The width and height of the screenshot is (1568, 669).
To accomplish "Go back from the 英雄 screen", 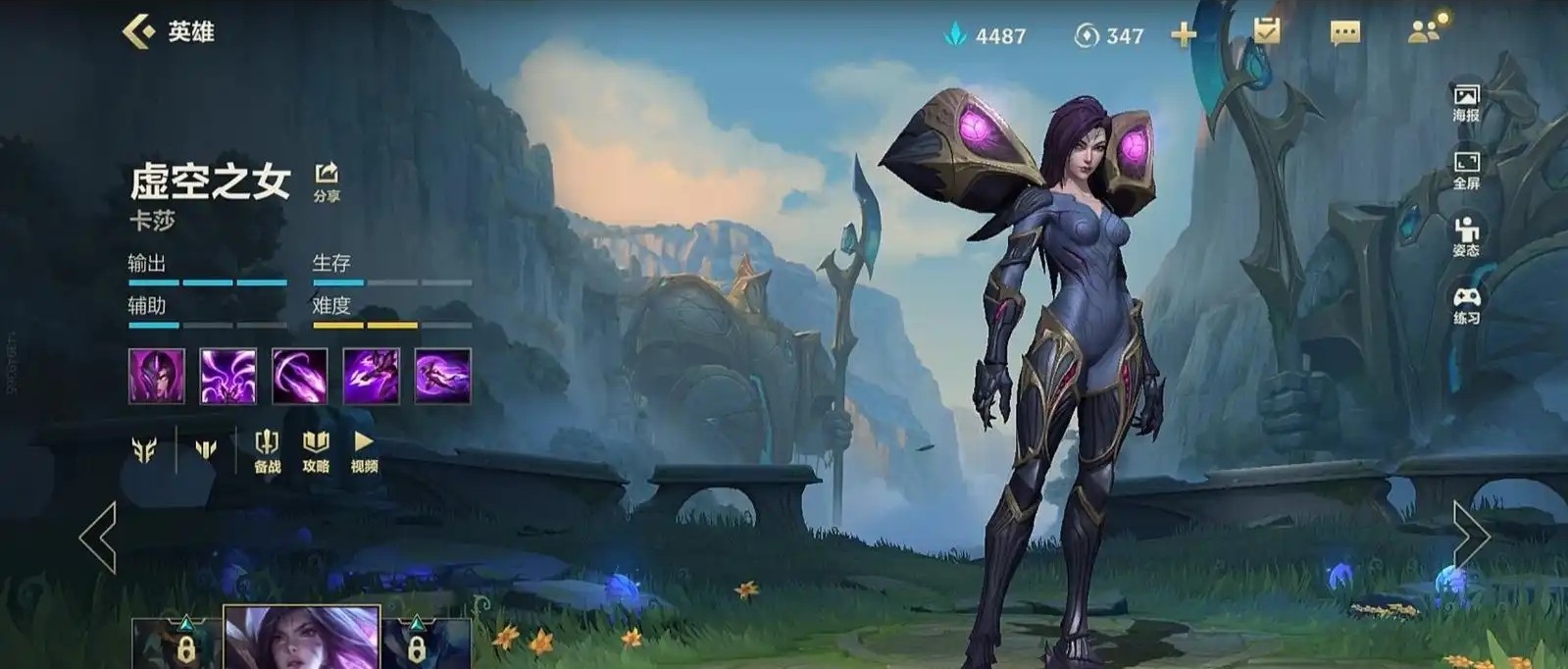I will tap(139, 31).
